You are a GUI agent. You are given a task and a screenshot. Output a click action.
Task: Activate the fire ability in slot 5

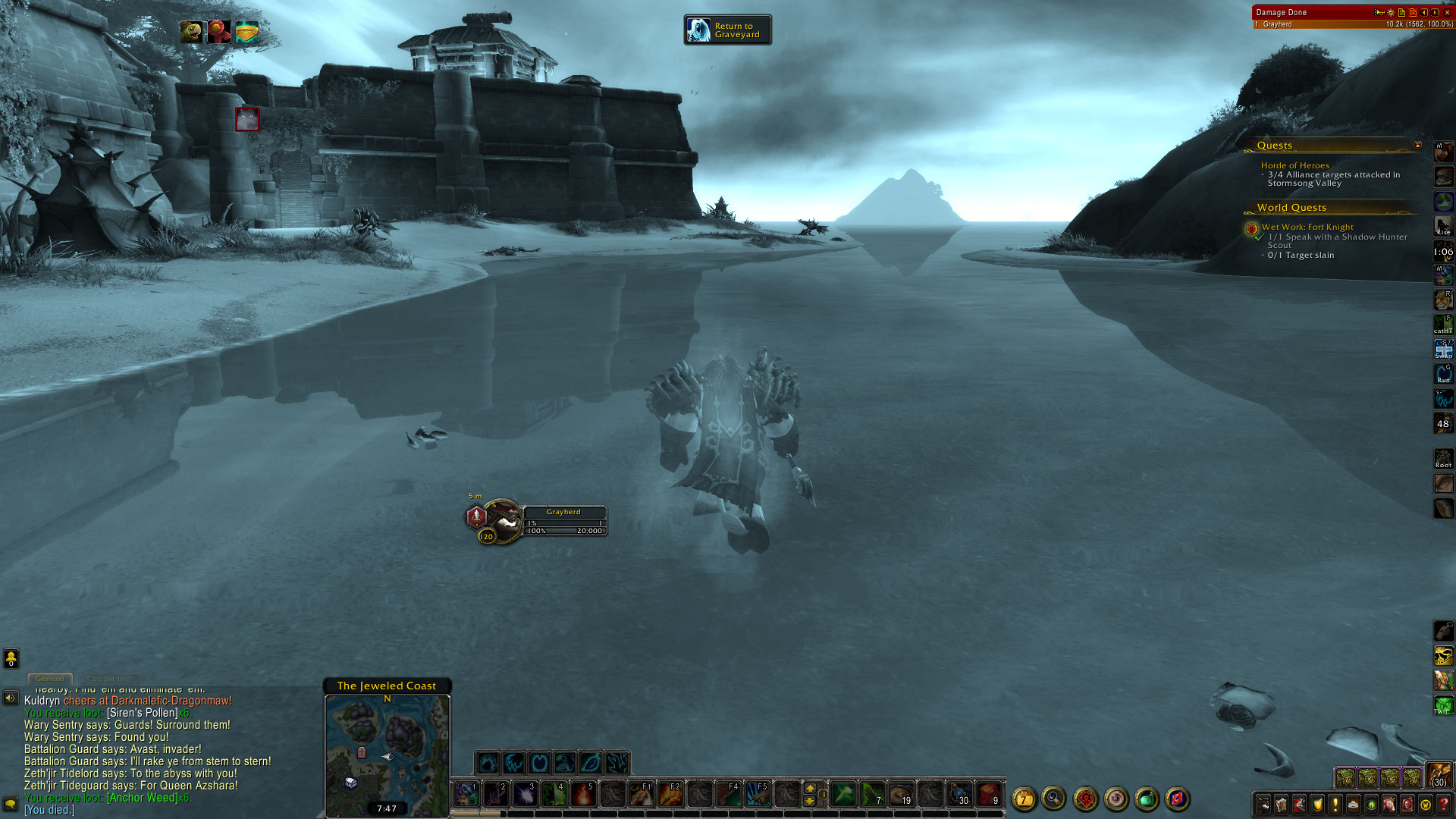(x=582, y=794)
